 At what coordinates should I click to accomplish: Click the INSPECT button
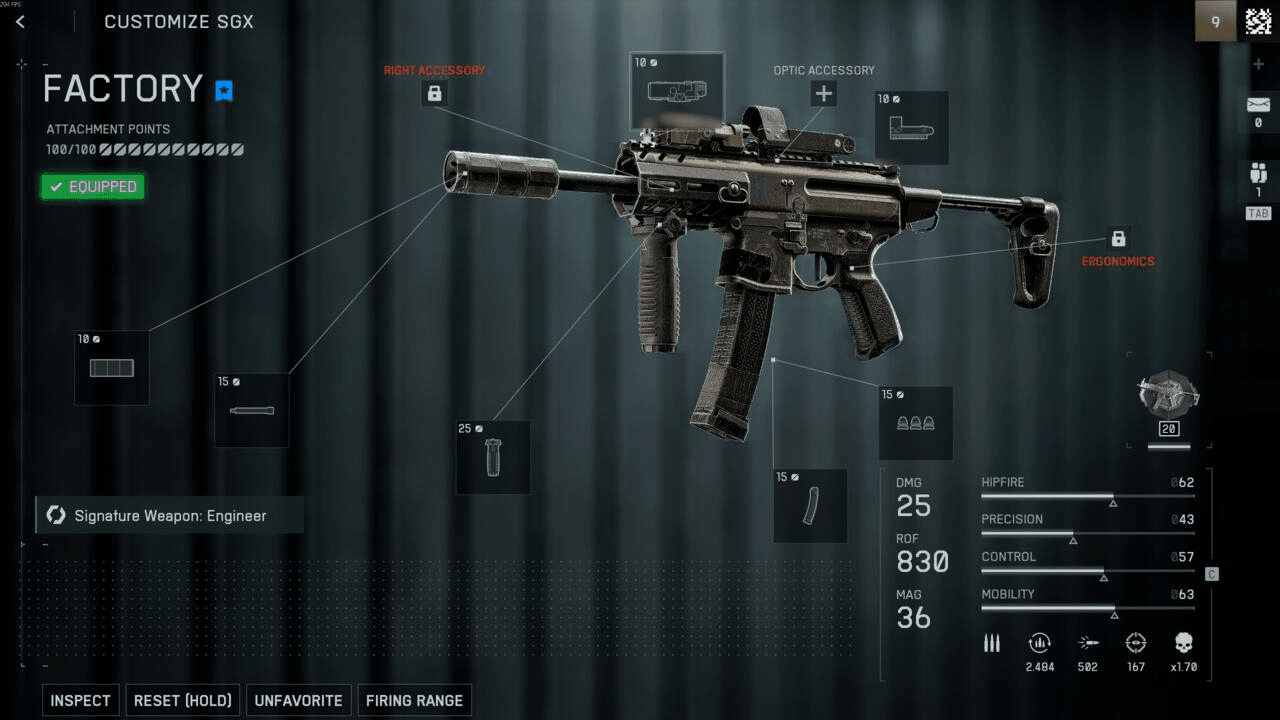coord(80,700)
